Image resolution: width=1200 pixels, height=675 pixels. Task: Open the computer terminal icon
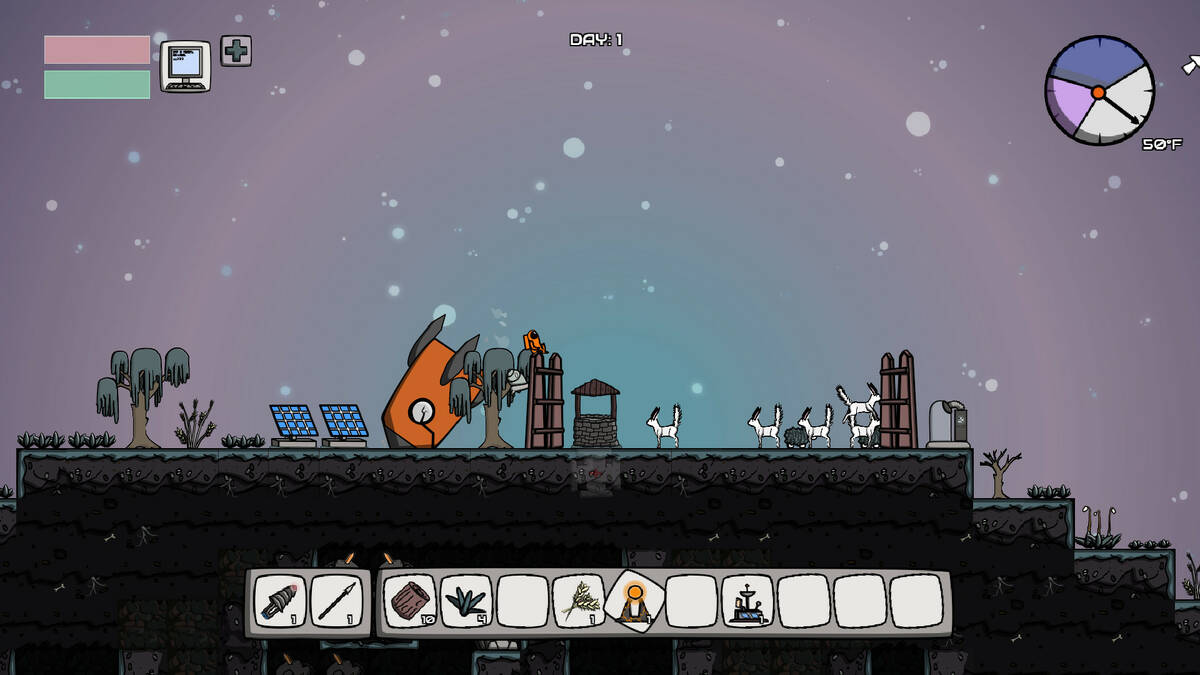[185, 66]
